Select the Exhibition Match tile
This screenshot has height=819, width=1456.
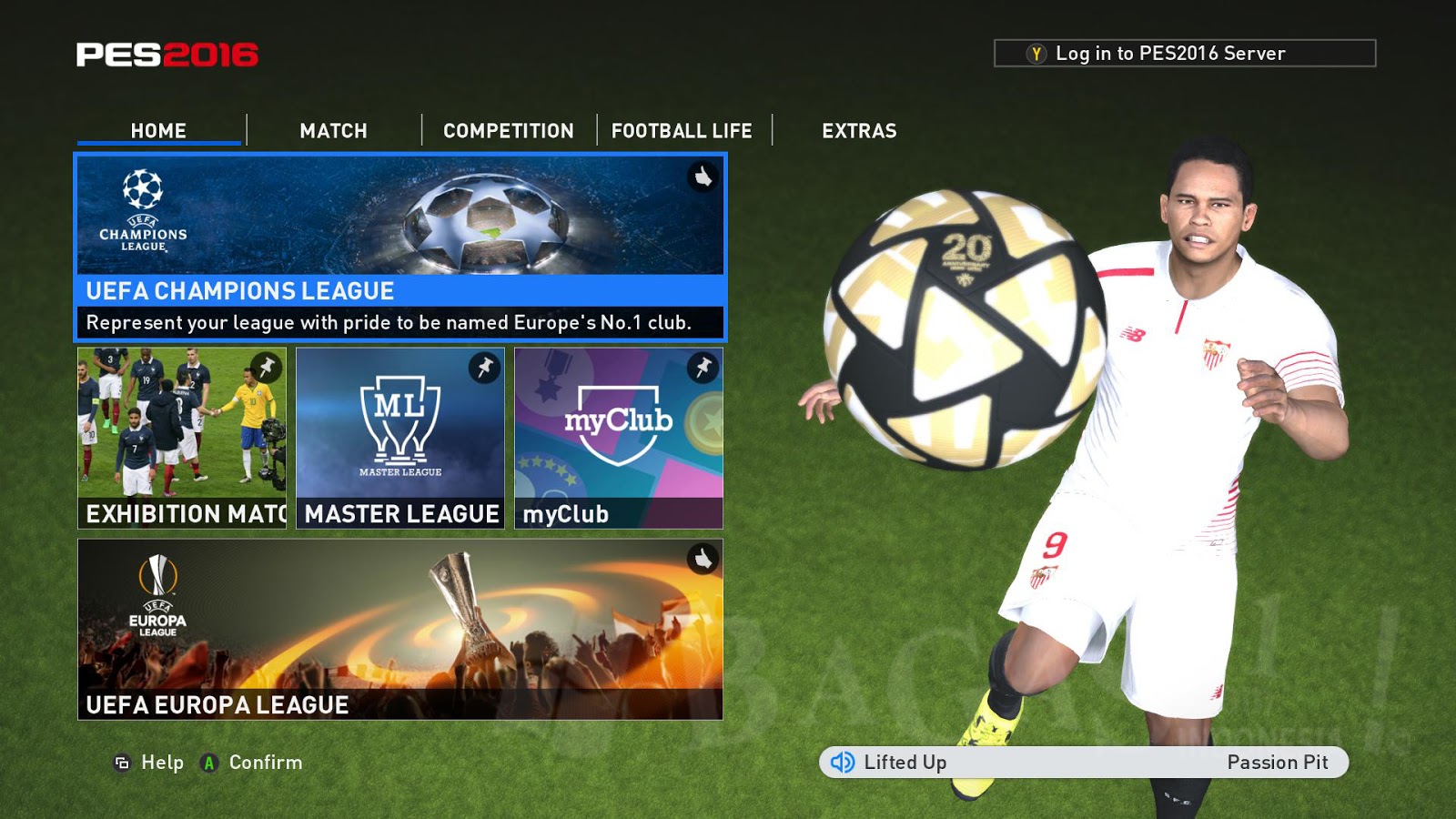click(182, 437)
